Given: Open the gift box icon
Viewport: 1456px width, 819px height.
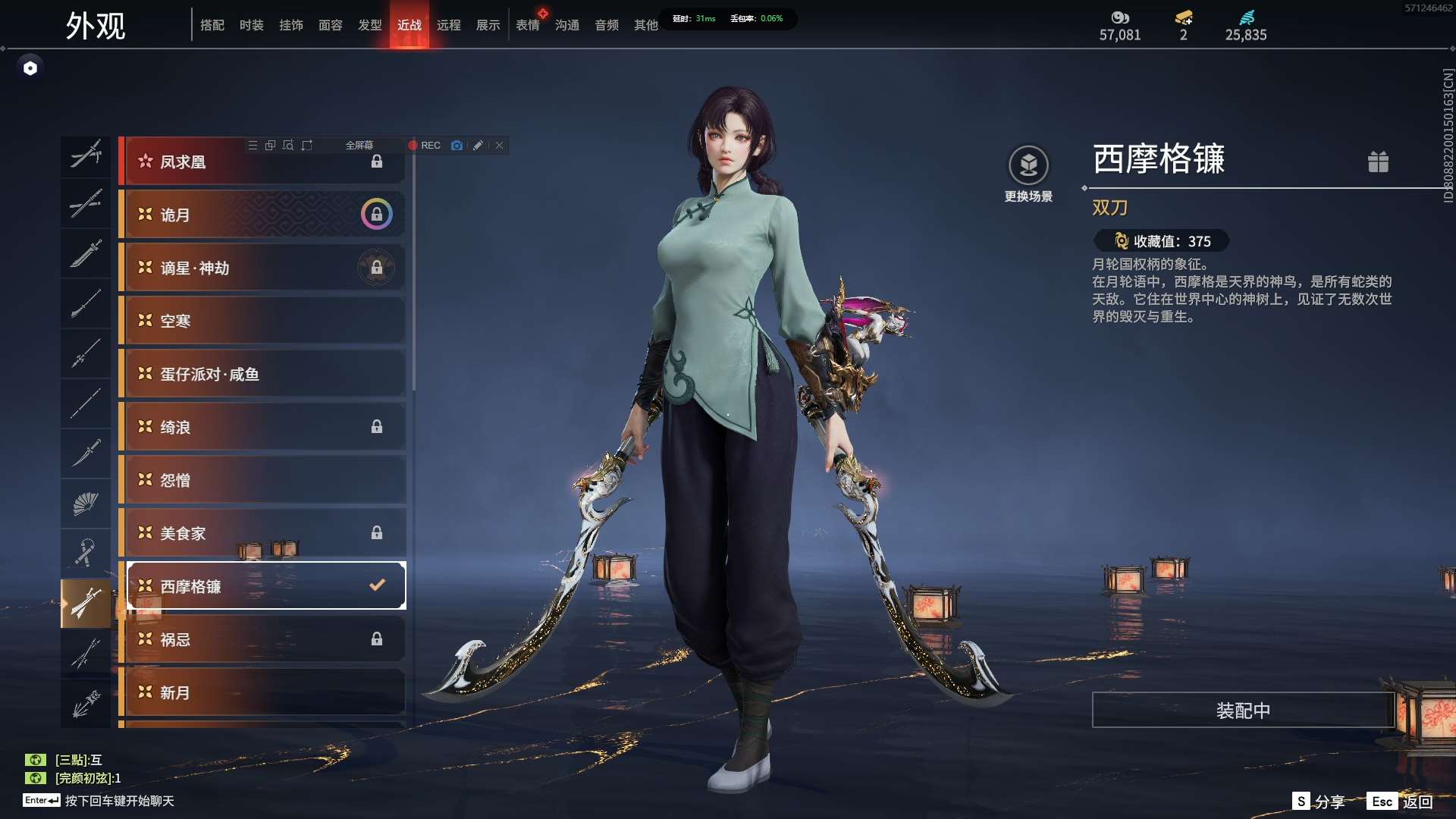Looking at the screenshot, I should 1378,162.
